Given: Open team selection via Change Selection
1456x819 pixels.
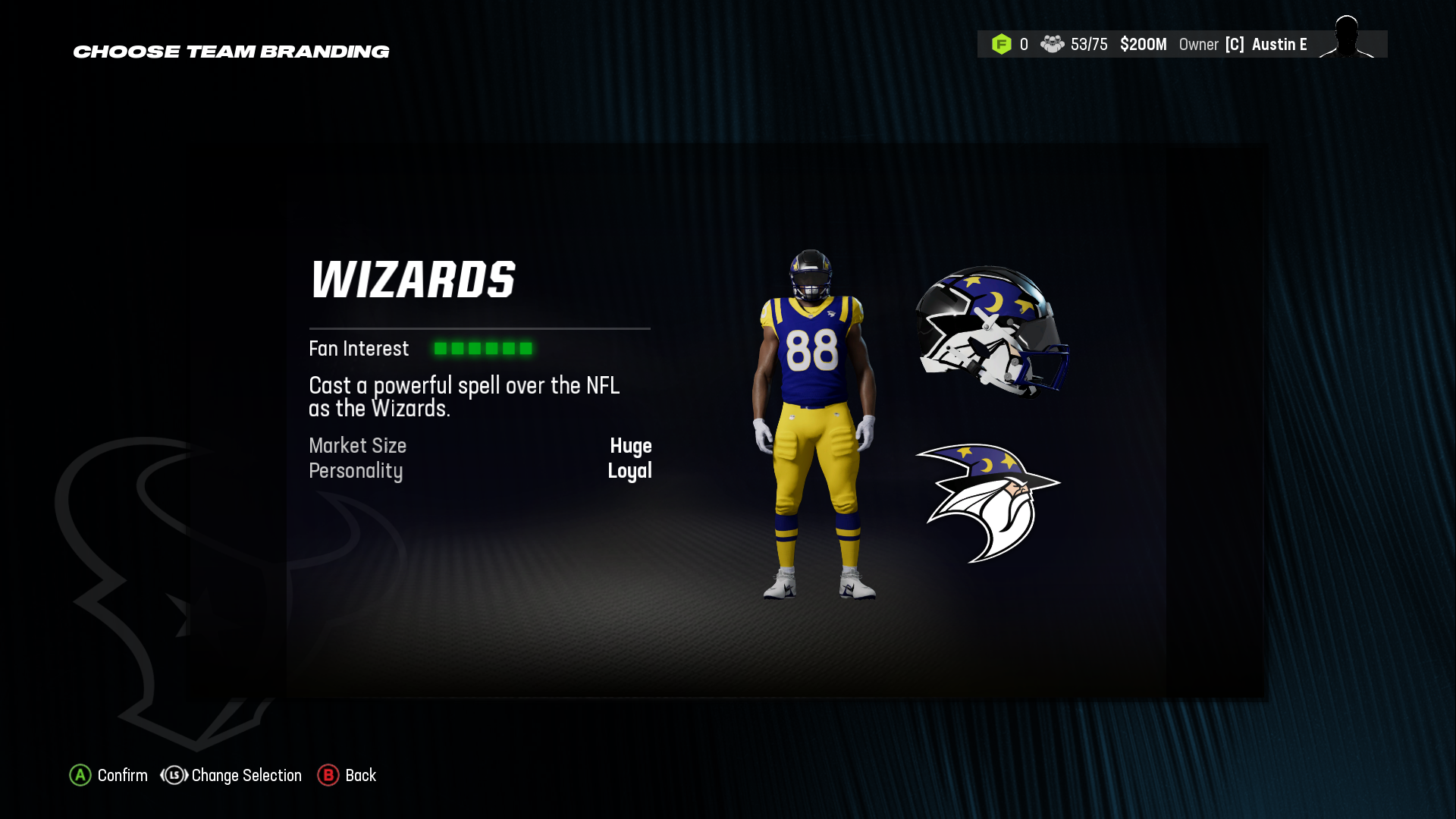Looking at the screenshot, I should [x=246, y=776].
